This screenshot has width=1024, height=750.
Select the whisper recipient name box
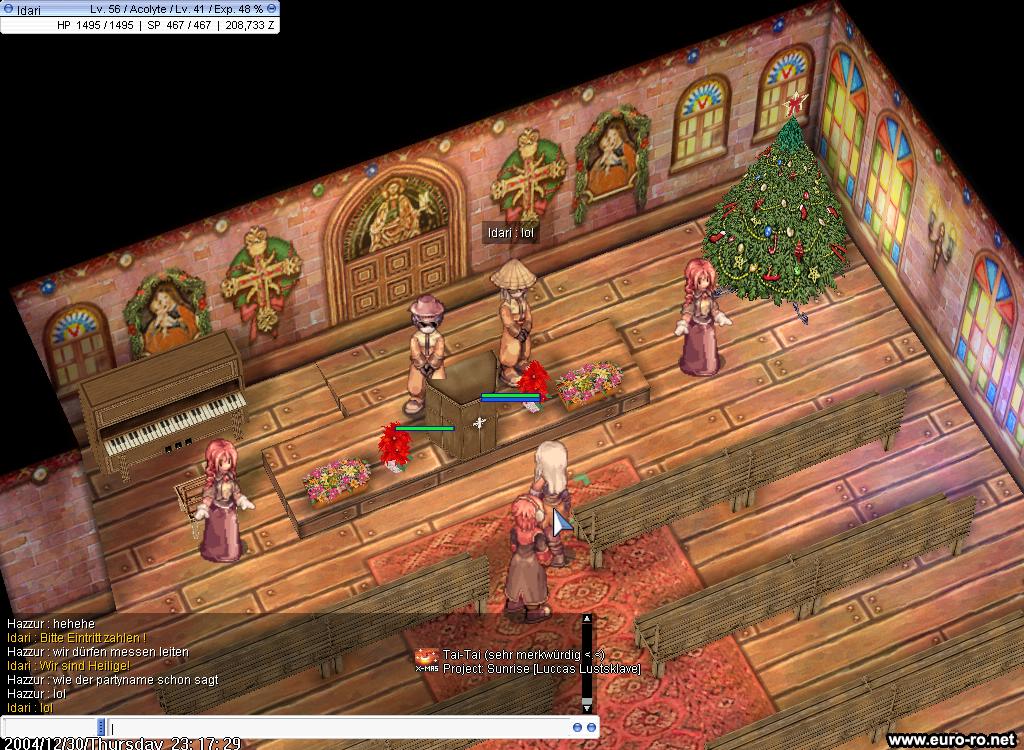point(50,727)
